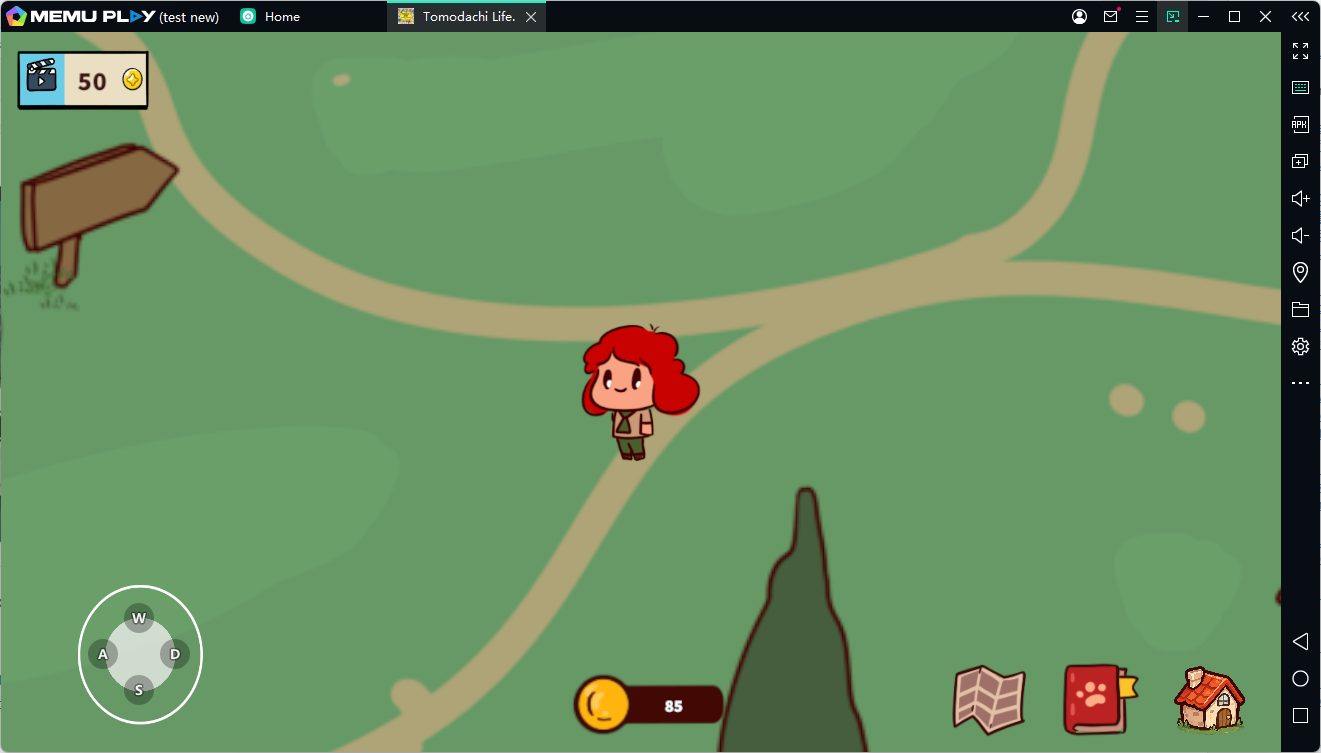The width and height of the screenshot is (1321, 753).
Task: Open the folded map icon
Action: pyautogui.click(x=989, y=697)
